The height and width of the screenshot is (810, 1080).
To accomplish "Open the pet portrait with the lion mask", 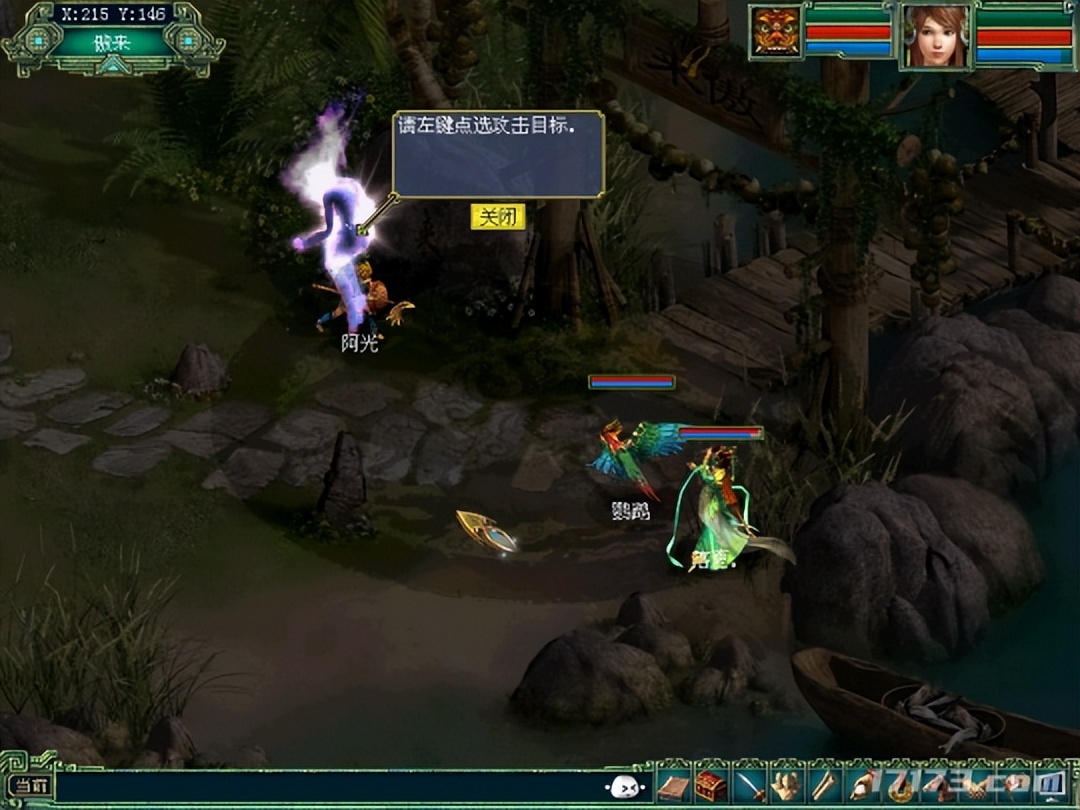I will click(777, 33).
